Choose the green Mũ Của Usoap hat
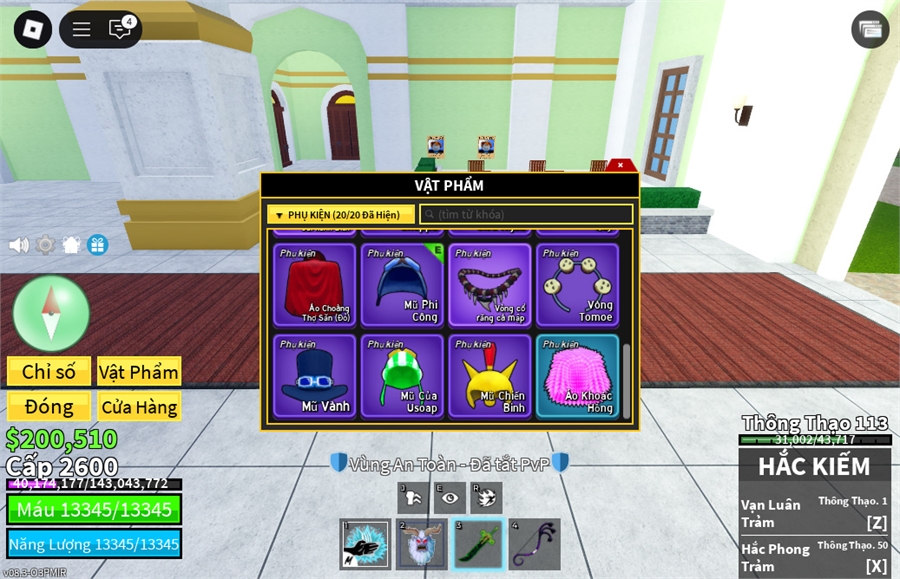 point(402,375)
